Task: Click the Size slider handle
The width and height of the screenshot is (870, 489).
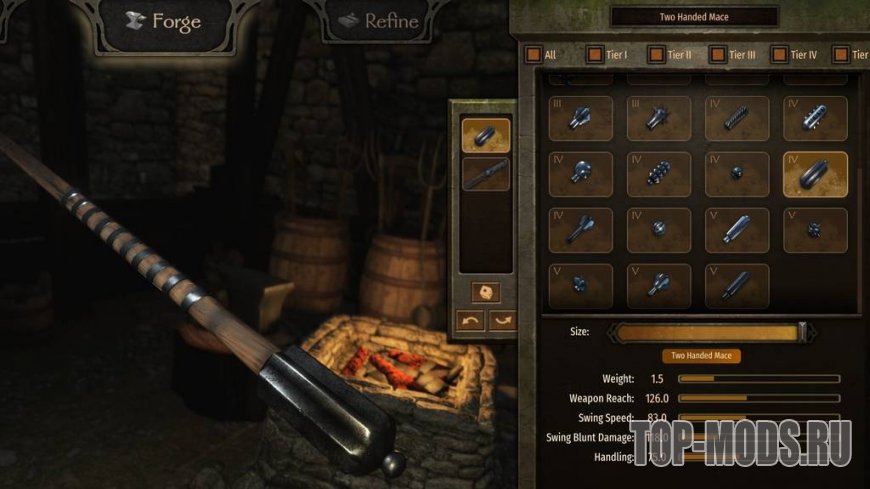Action: (801, 331)
